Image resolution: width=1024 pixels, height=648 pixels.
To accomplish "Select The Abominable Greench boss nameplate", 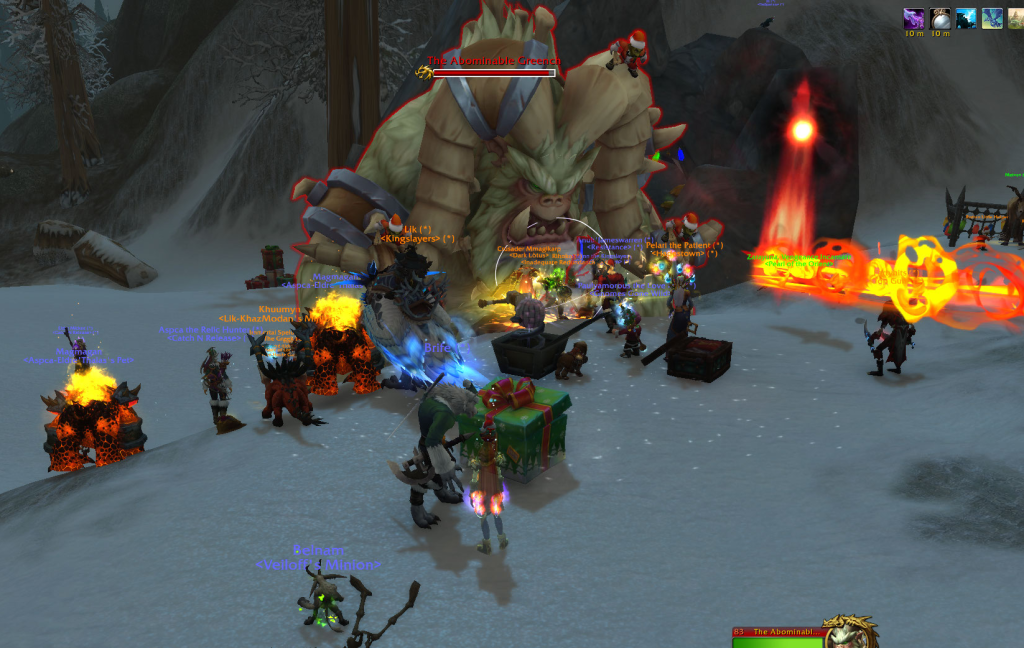I will coord(493,67).
